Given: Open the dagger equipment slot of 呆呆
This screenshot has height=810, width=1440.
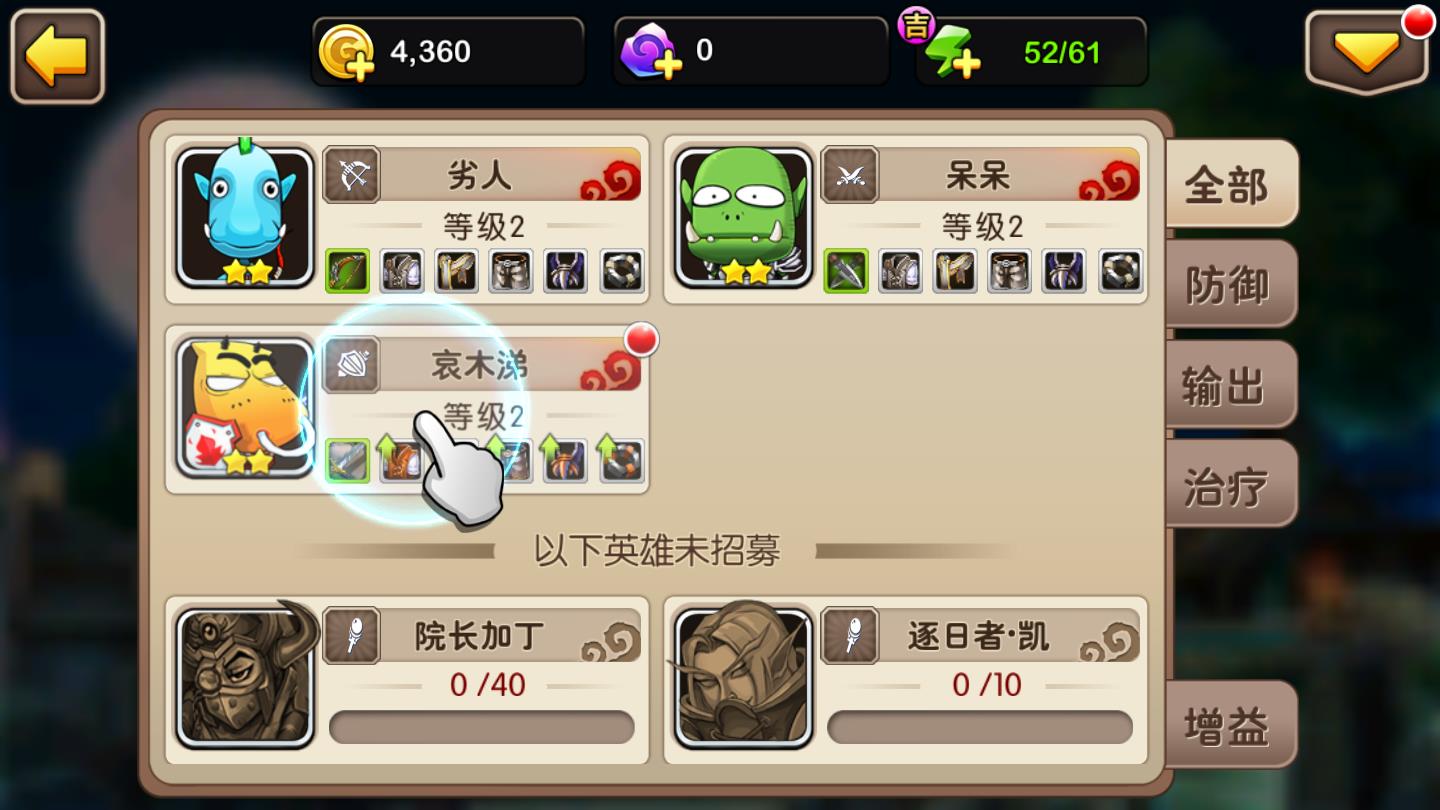Looking at the screenshot, I should click(x=846, y=271).
